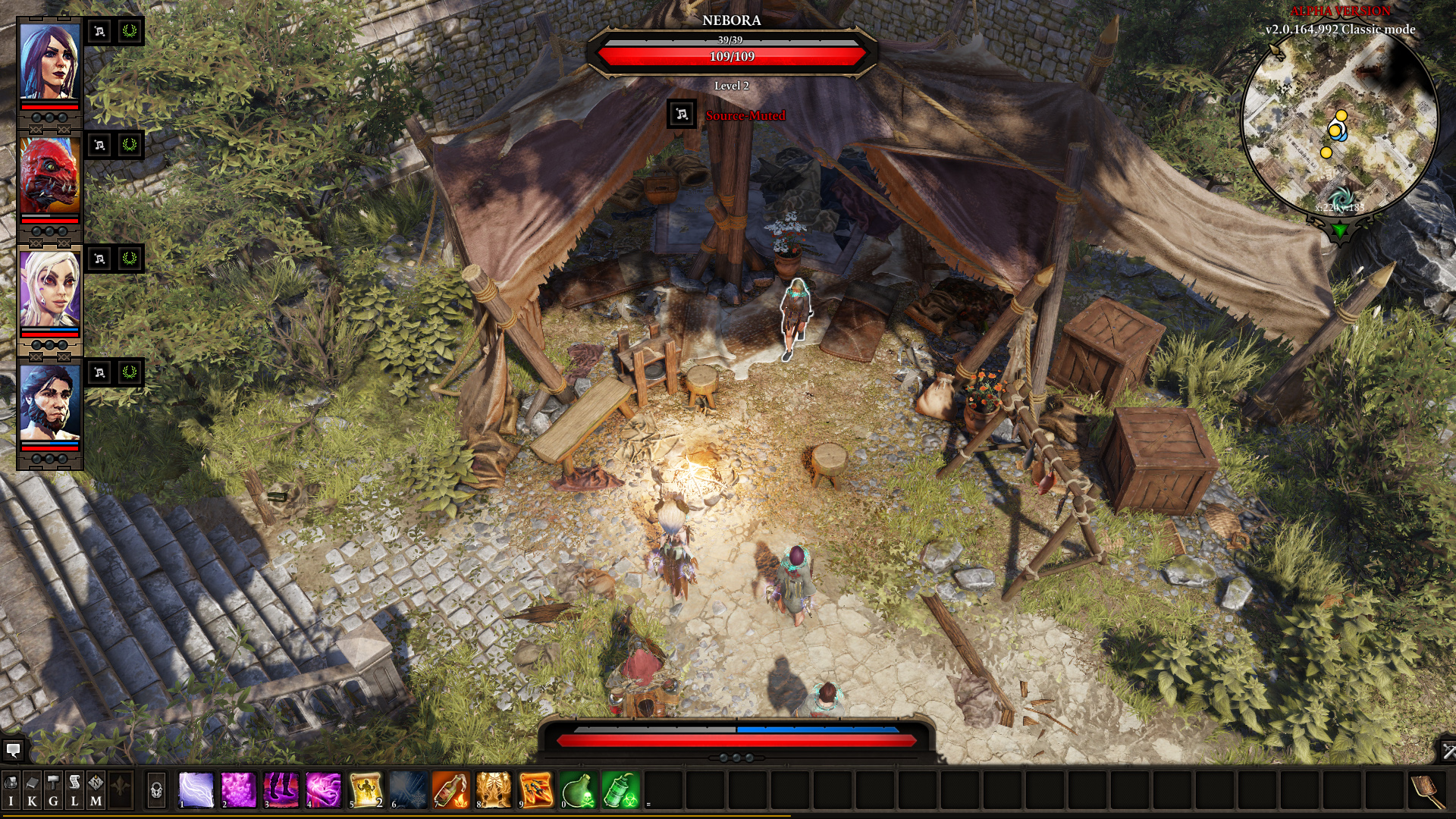The width and height of the screenshot is (1456, 819).
Task: Select the purple-haired woman party portrait
Action: click(49, 62)
